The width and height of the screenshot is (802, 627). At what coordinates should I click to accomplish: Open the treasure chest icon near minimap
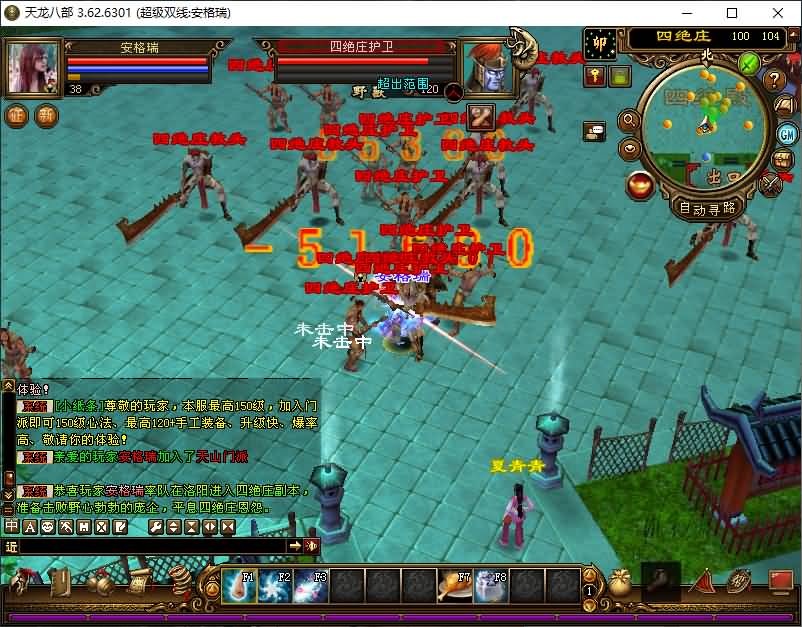[783, 160]
